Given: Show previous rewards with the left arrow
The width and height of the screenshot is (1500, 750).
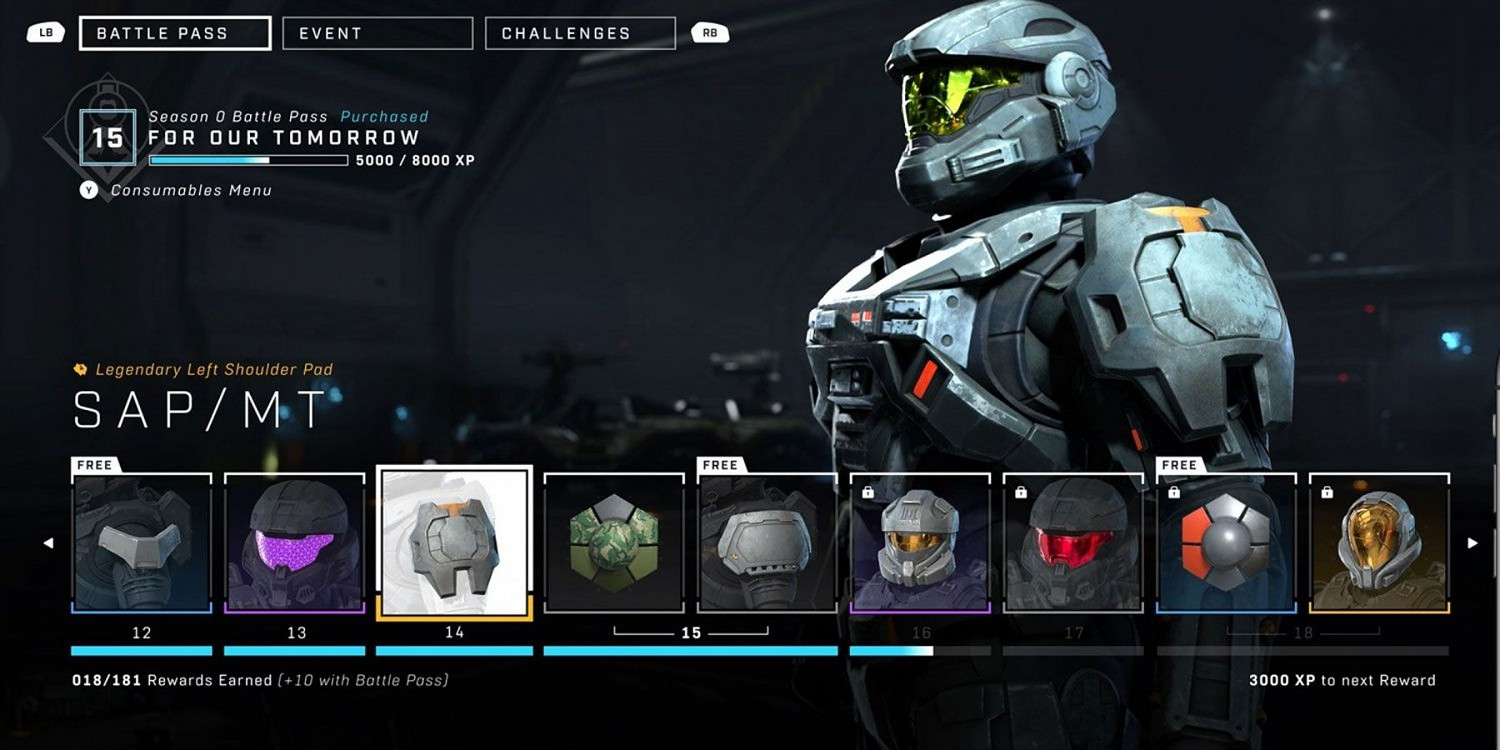Looking at the screenshot, I should tap(48, 543).
